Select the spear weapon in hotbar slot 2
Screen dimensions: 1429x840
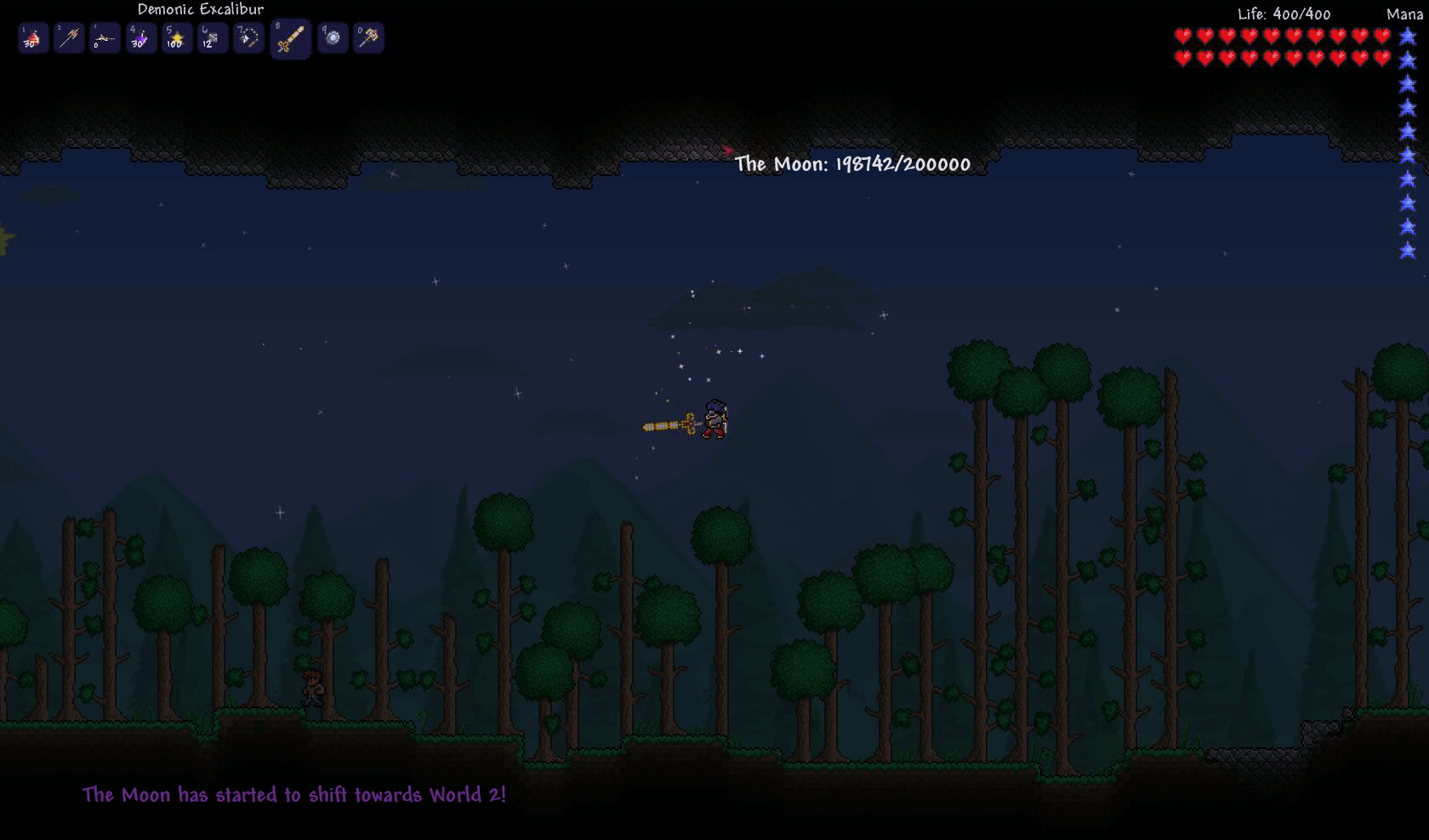[x=69, y=37]
